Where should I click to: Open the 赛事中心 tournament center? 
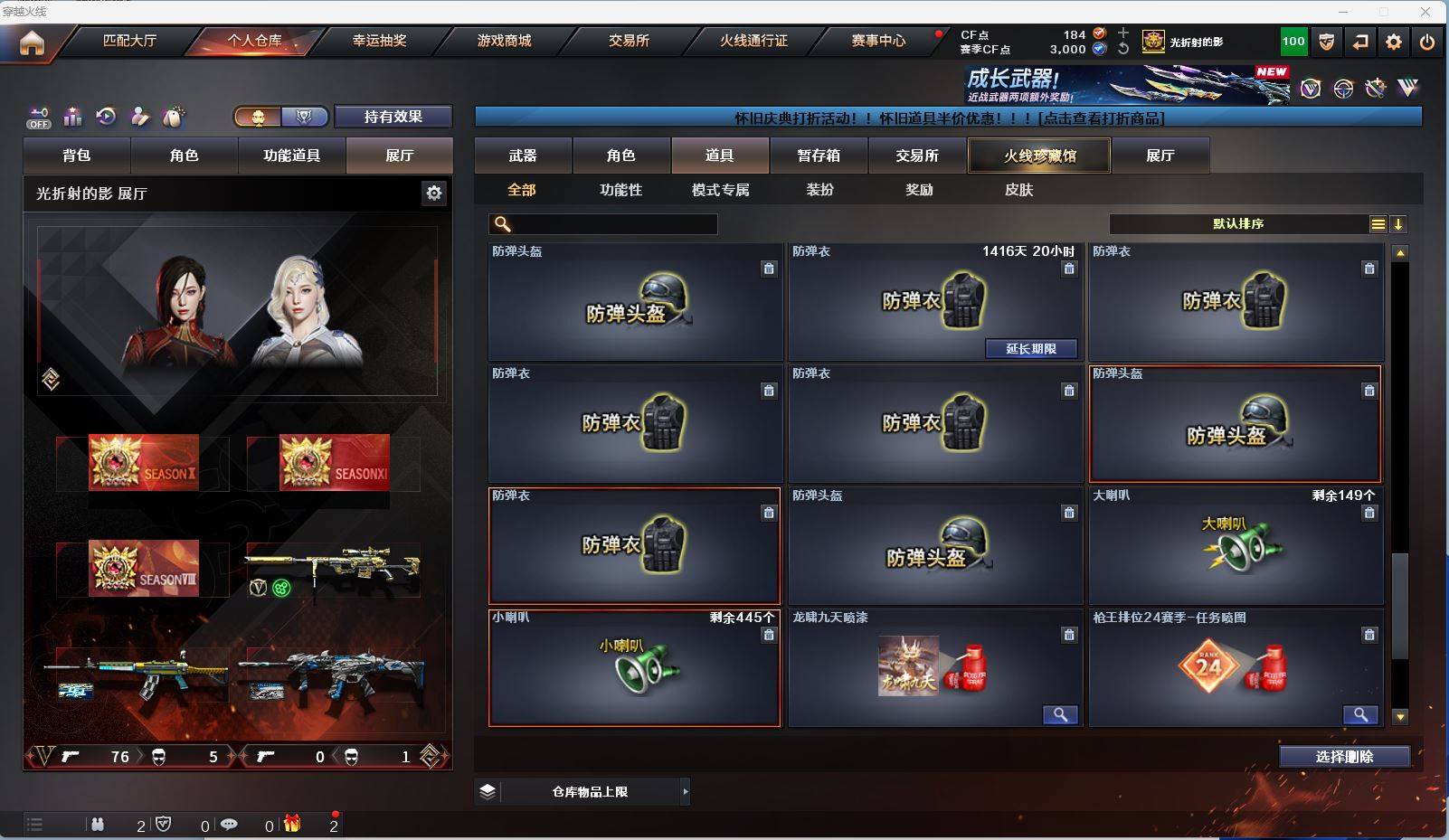877,41
